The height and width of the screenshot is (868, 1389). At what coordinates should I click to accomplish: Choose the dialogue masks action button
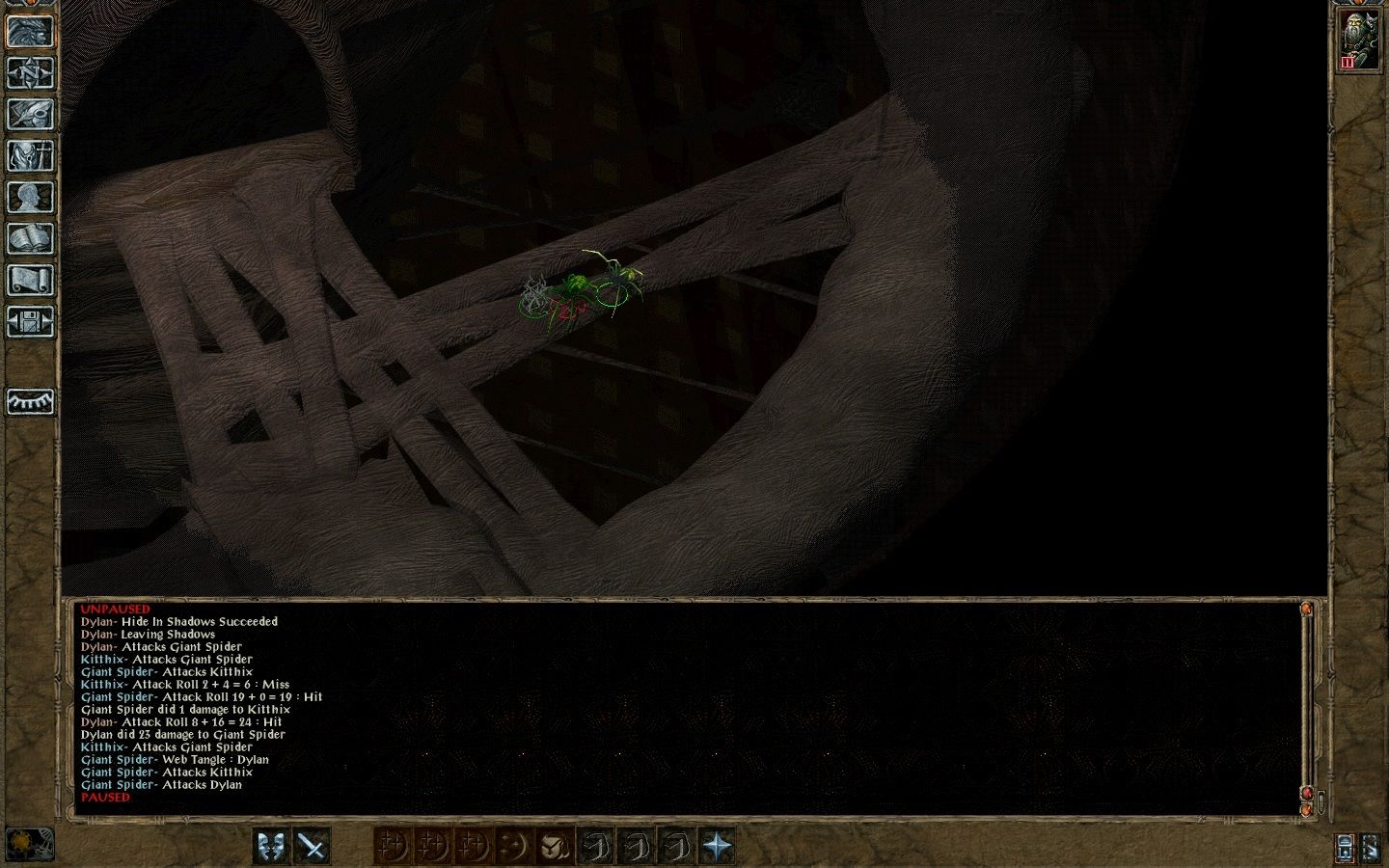(x=273, y=847)
